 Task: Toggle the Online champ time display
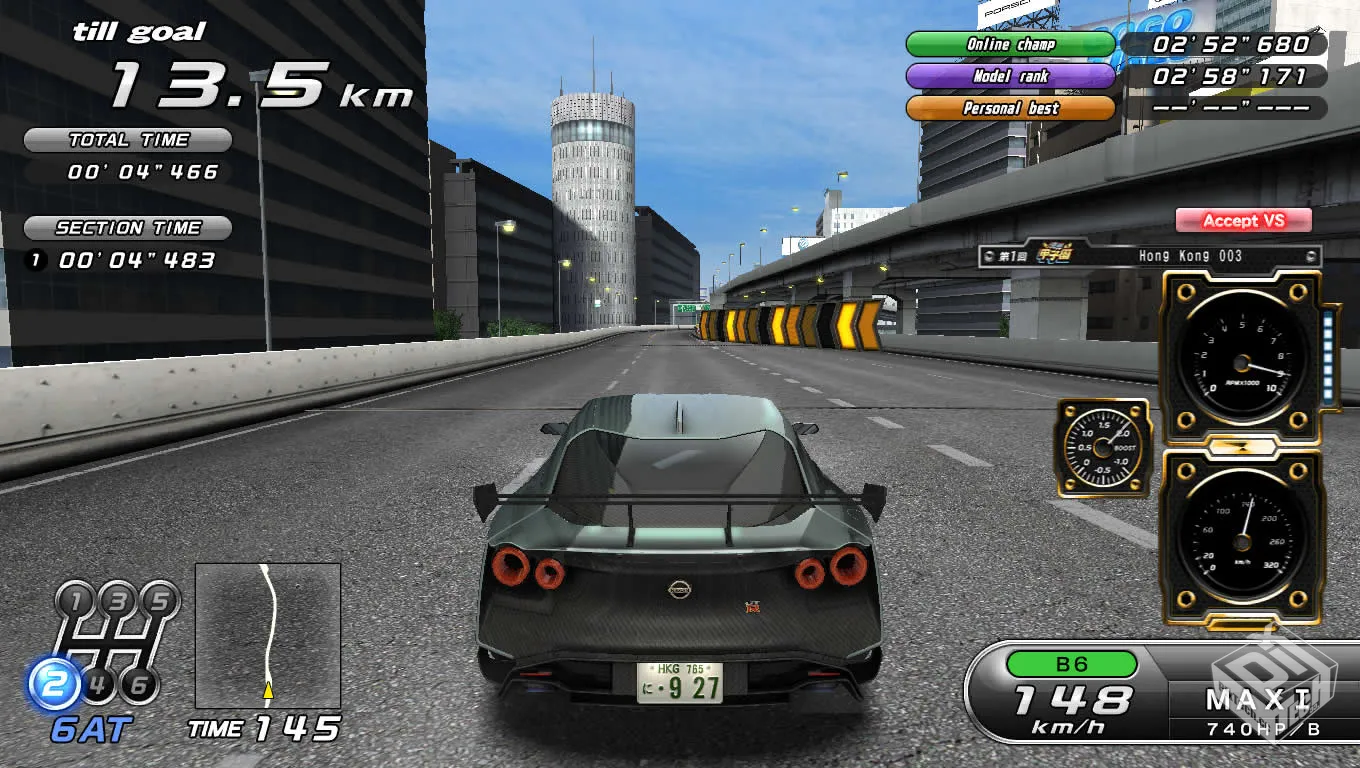[x=1009, y=44]
